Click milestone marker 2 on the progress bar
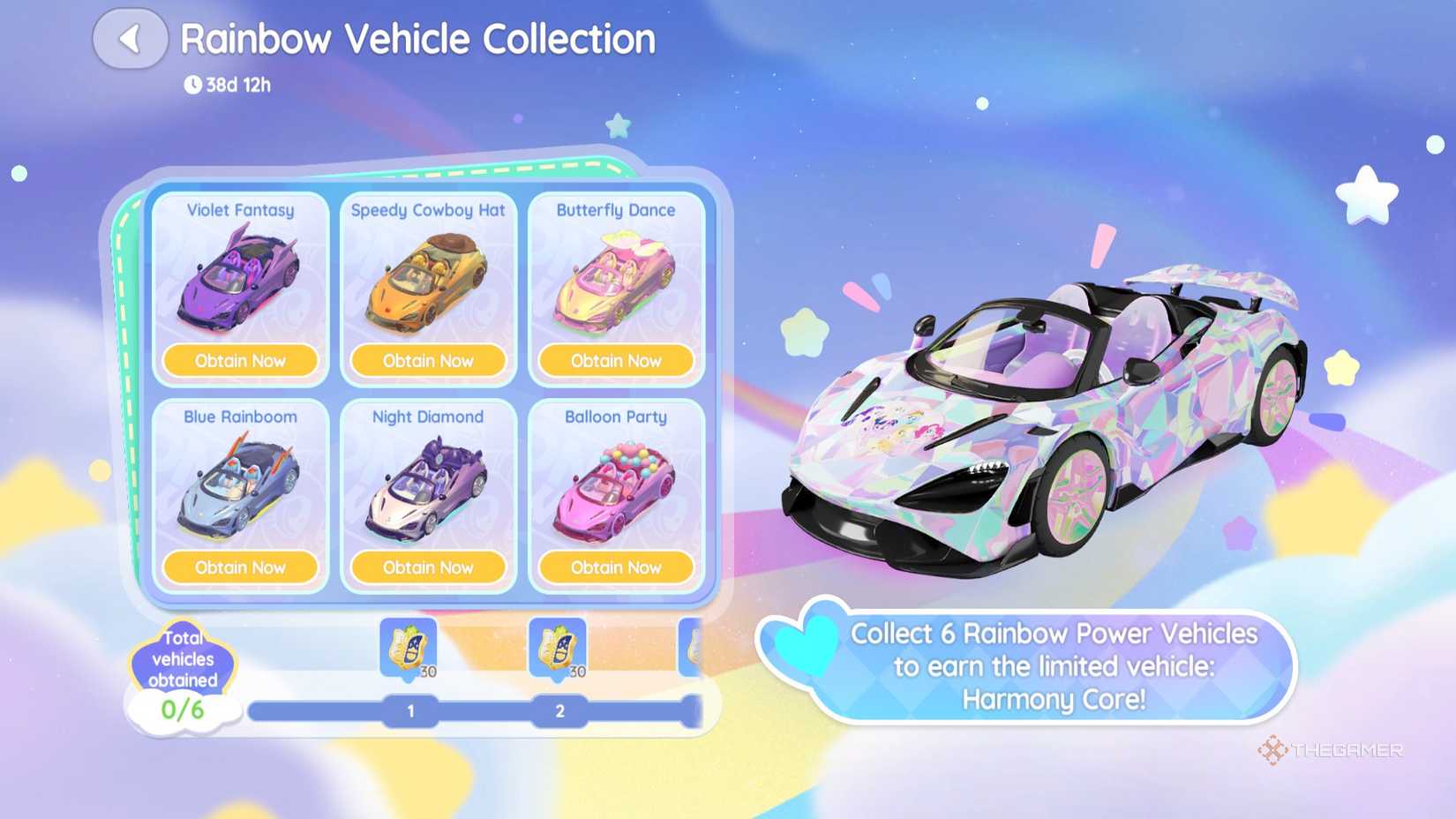Screen dimensions: 1456x819 pos(560,709)
